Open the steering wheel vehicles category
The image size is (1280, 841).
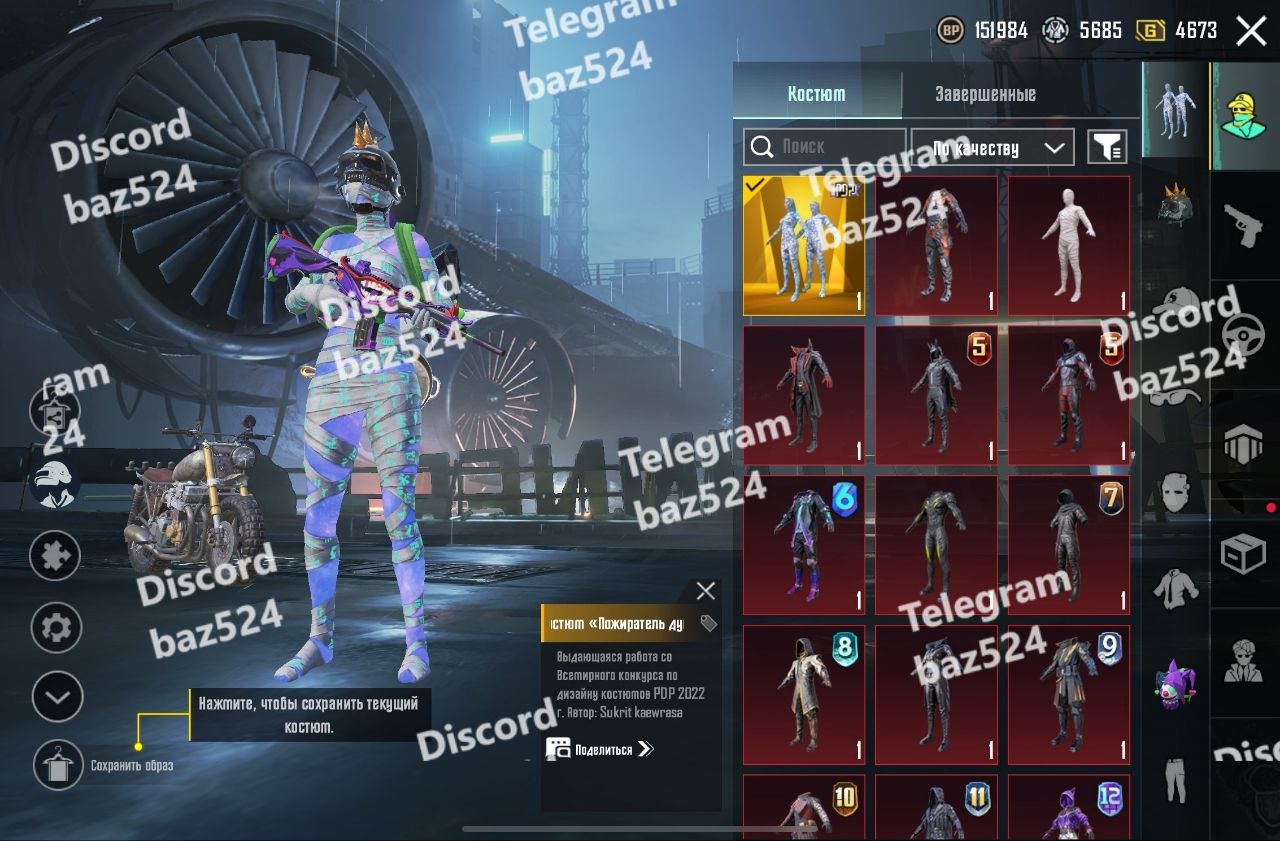(1244, 336)
